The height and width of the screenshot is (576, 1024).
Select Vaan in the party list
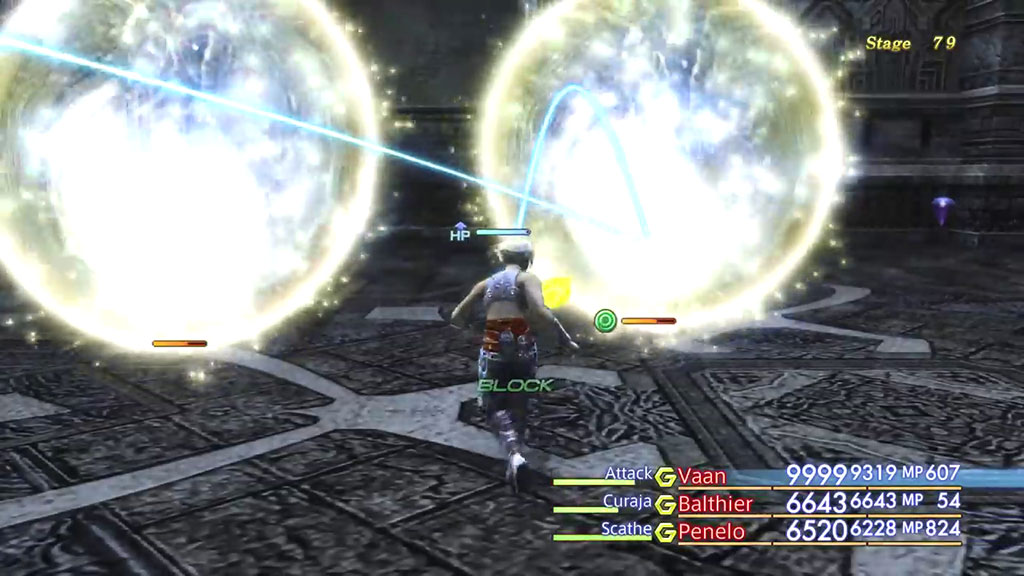pos(702,475)
